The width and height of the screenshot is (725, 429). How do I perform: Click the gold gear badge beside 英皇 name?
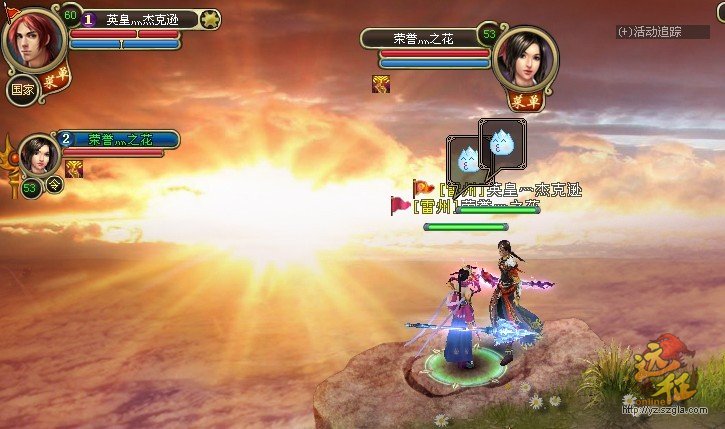[210, 18]
